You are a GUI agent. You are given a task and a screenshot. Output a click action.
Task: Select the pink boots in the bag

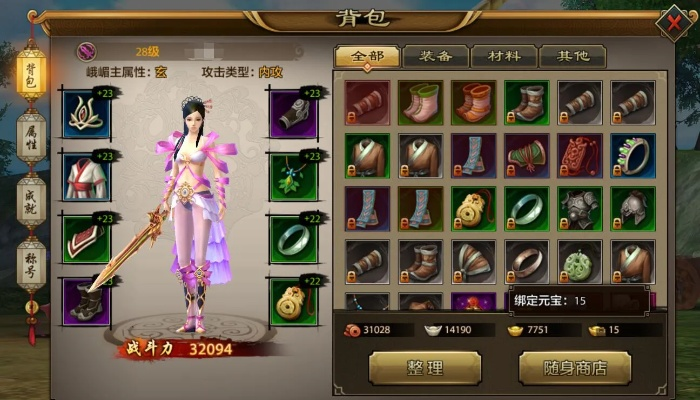tap(421, 102)
